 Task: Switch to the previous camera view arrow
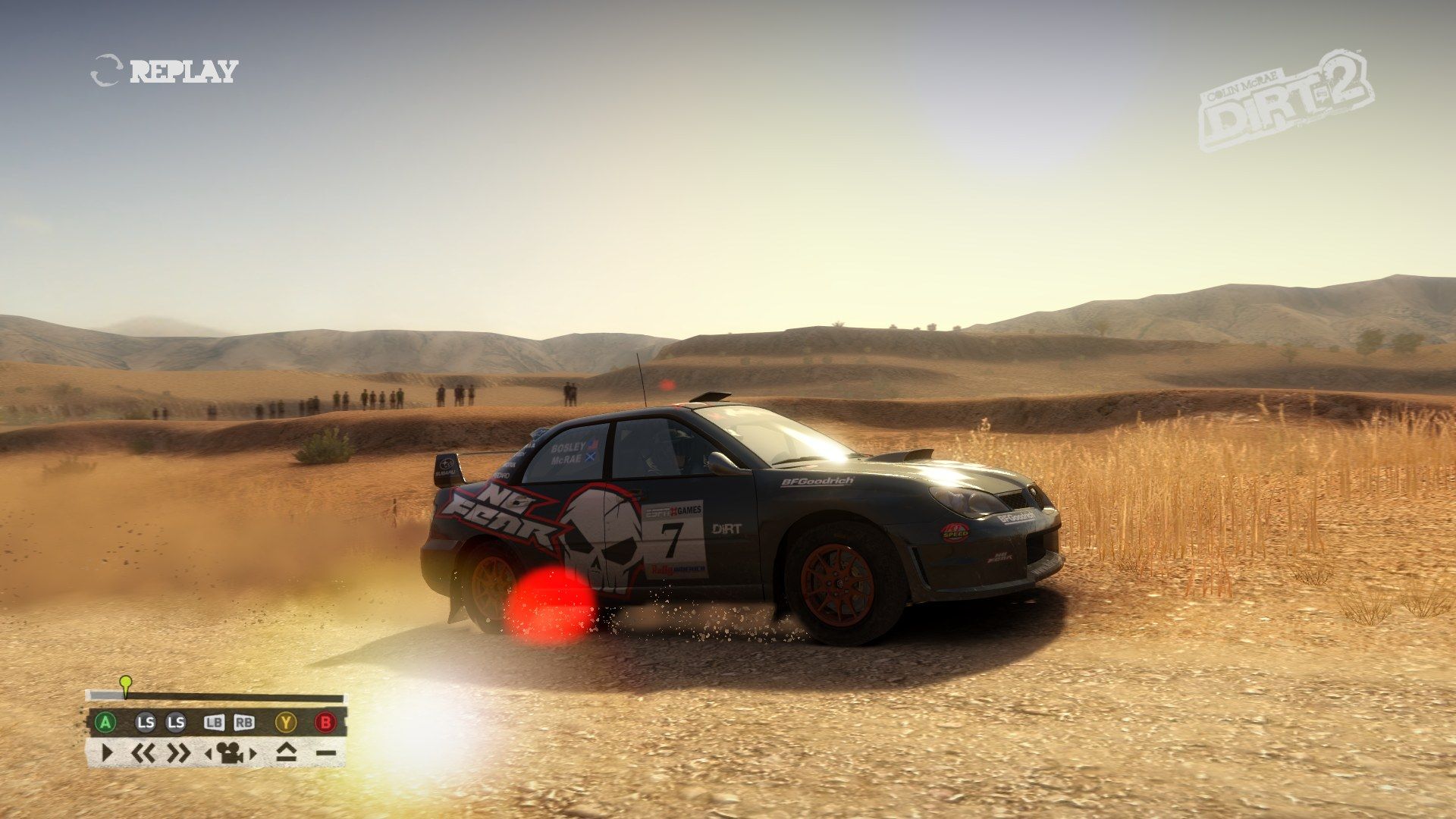(x=209, y=754)
